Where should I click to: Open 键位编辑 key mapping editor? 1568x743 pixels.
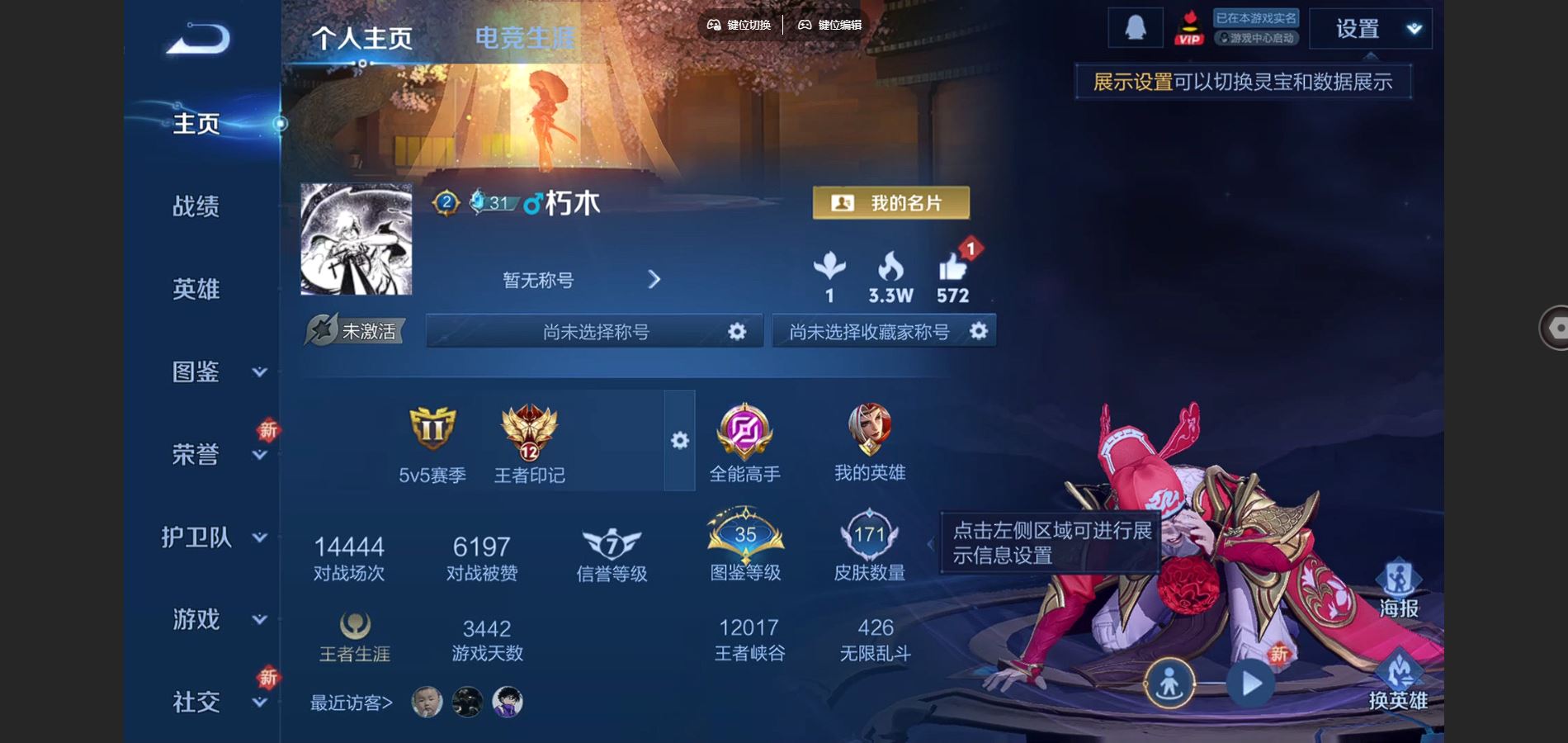(x=829, y=25)
